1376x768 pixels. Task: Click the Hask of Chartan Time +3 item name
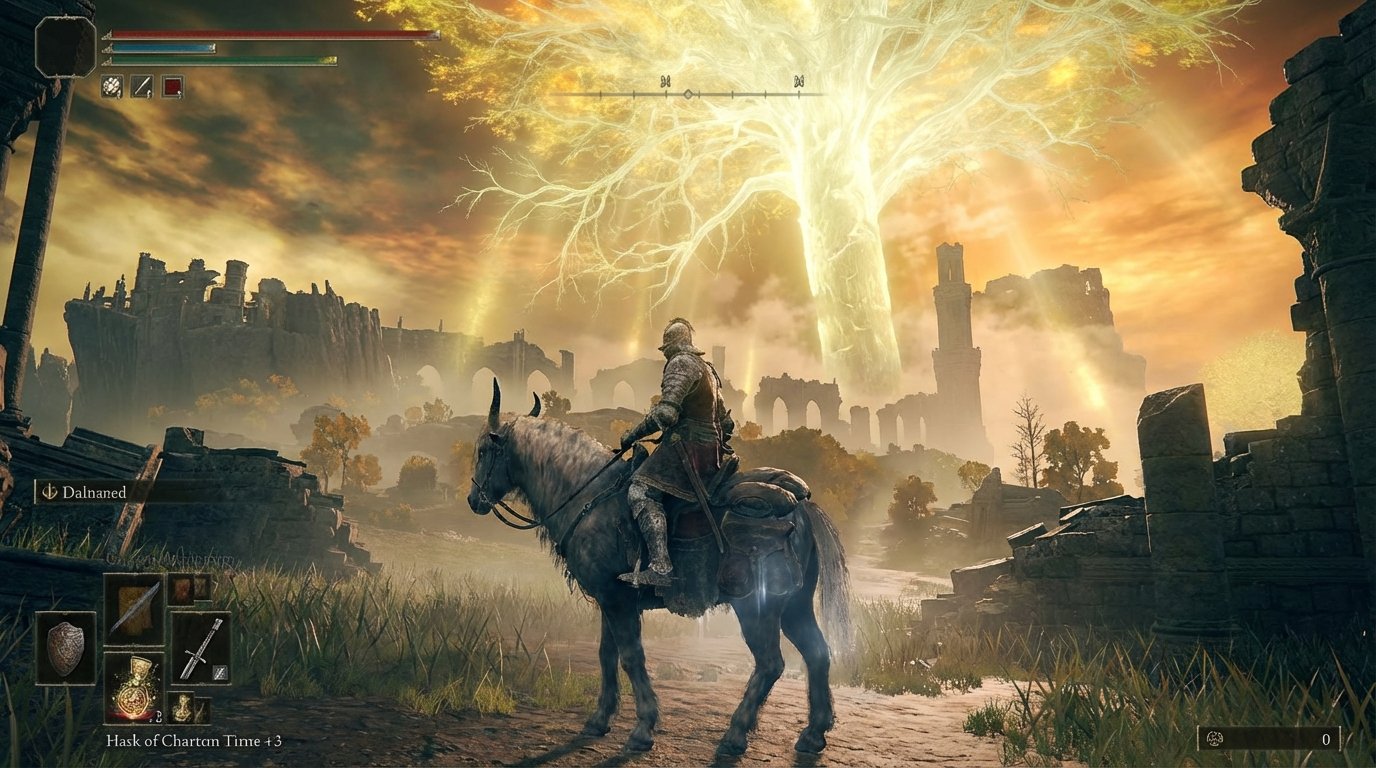195,741
